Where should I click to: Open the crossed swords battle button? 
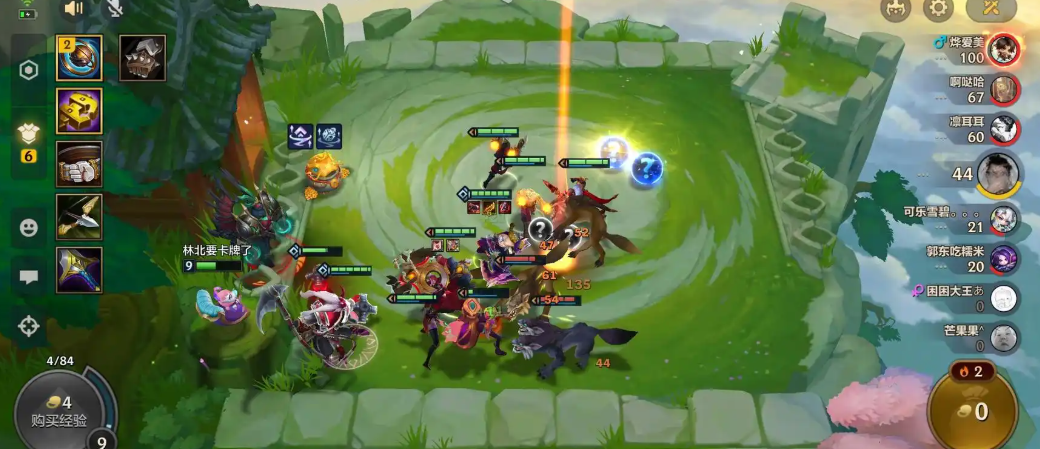(991, 10)
